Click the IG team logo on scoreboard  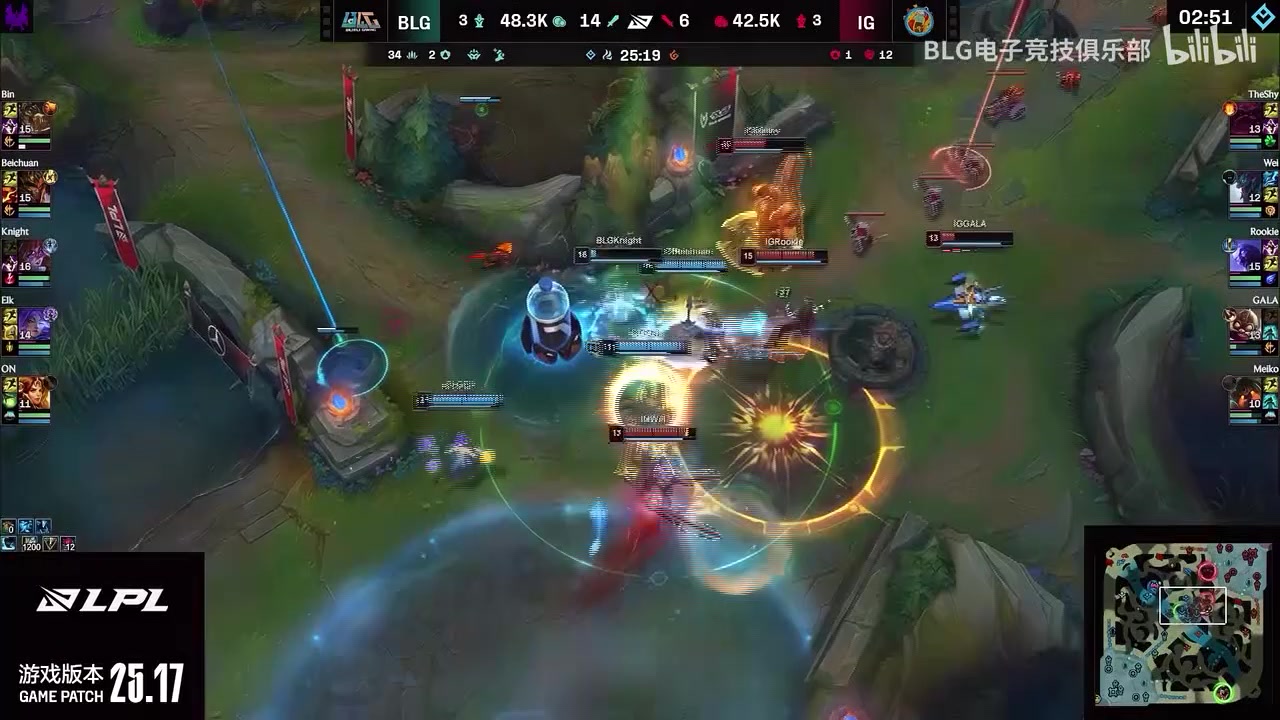tap(918, 21)
